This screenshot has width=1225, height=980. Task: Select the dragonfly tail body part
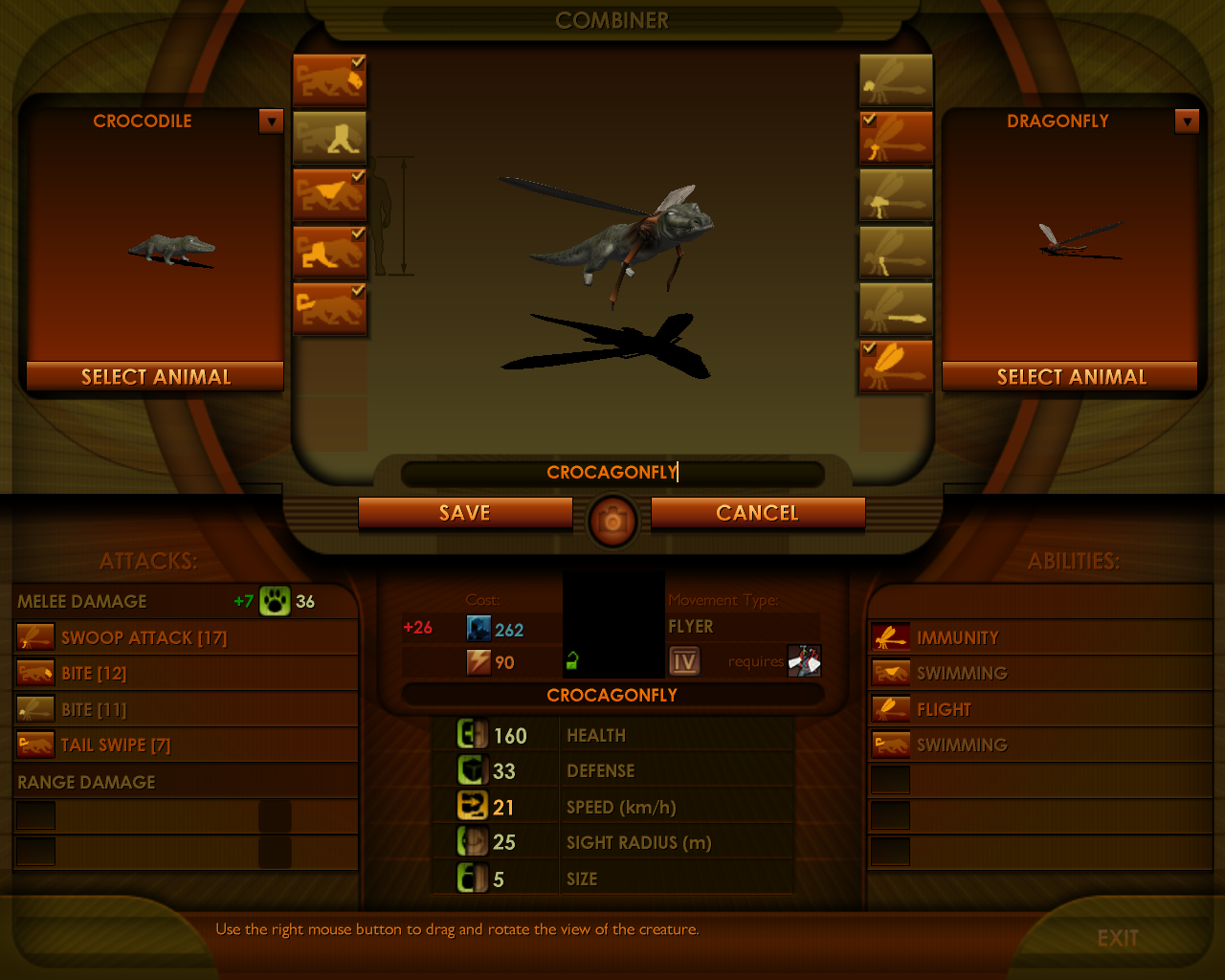tap(896, 309)
